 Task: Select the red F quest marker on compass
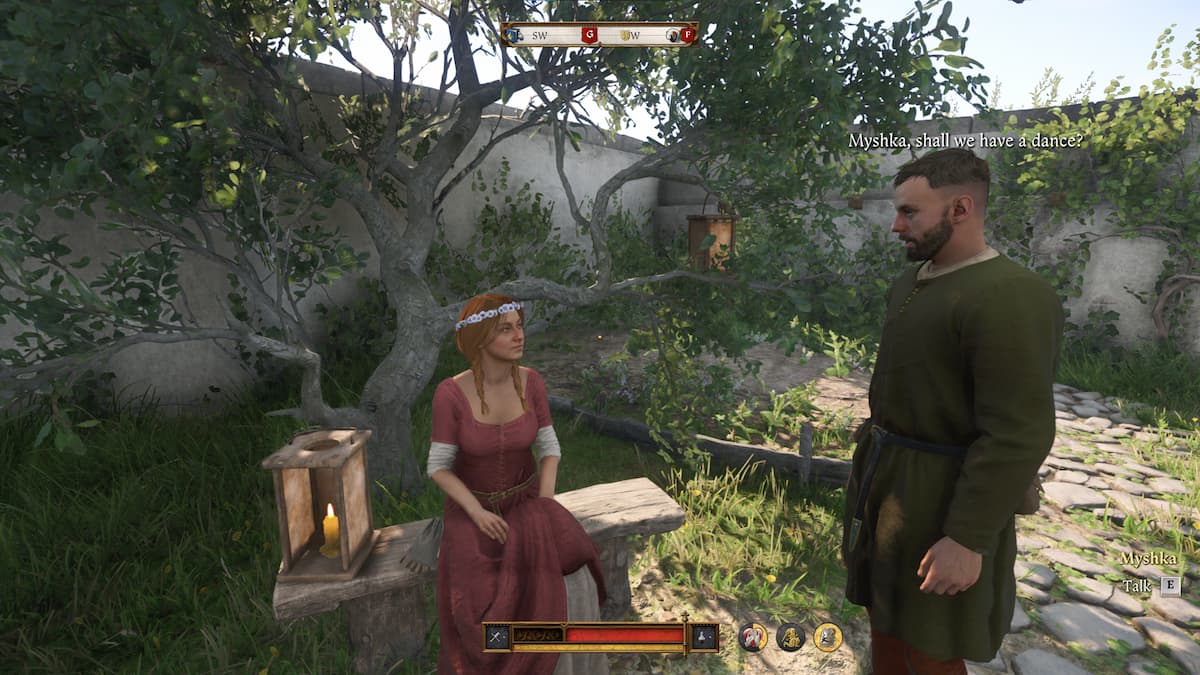(x=687, y=35)
